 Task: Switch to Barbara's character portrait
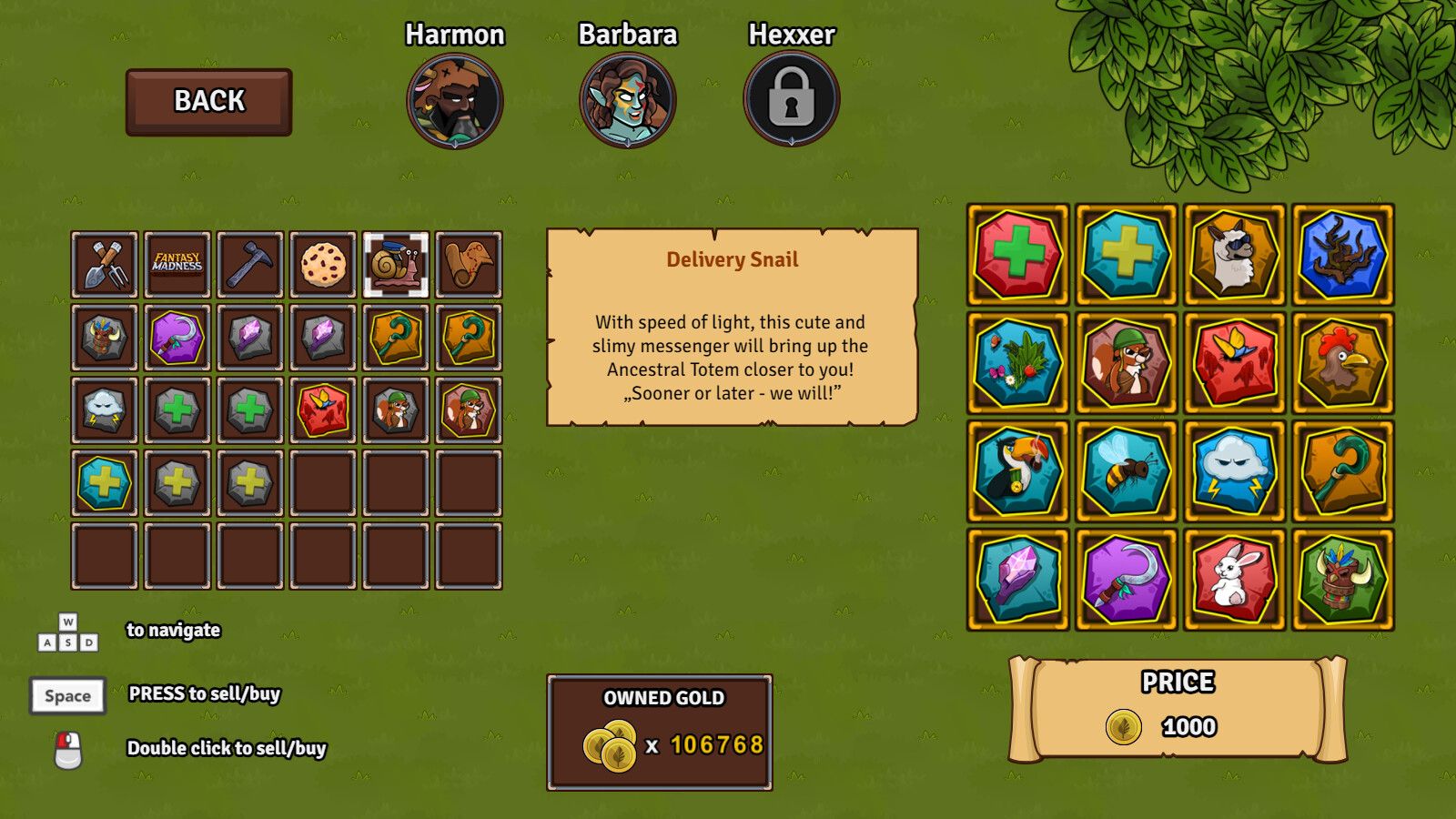coord(628,101)
